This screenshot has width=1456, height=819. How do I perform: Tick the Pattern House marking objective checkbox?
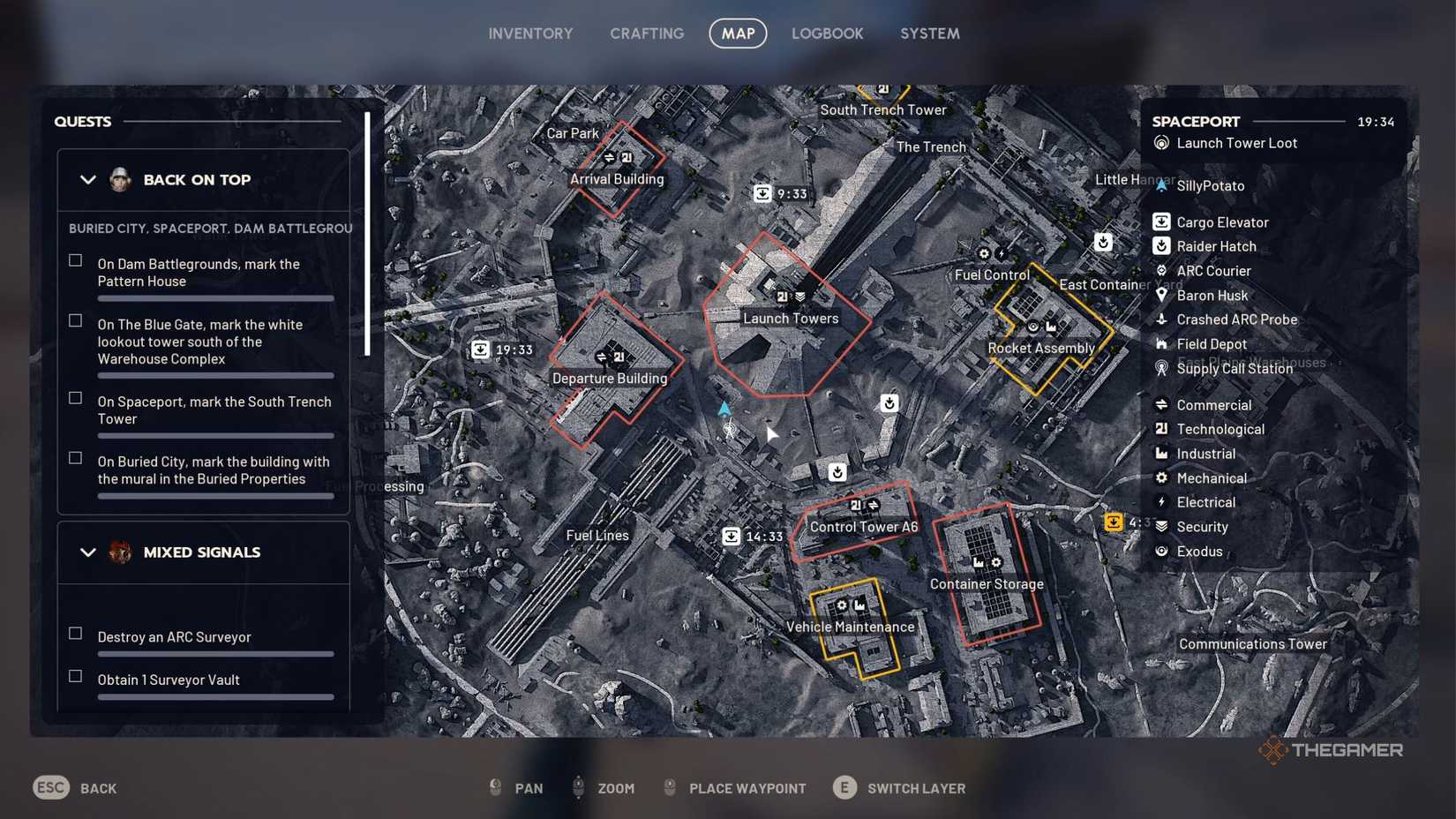tap(74, 259)
